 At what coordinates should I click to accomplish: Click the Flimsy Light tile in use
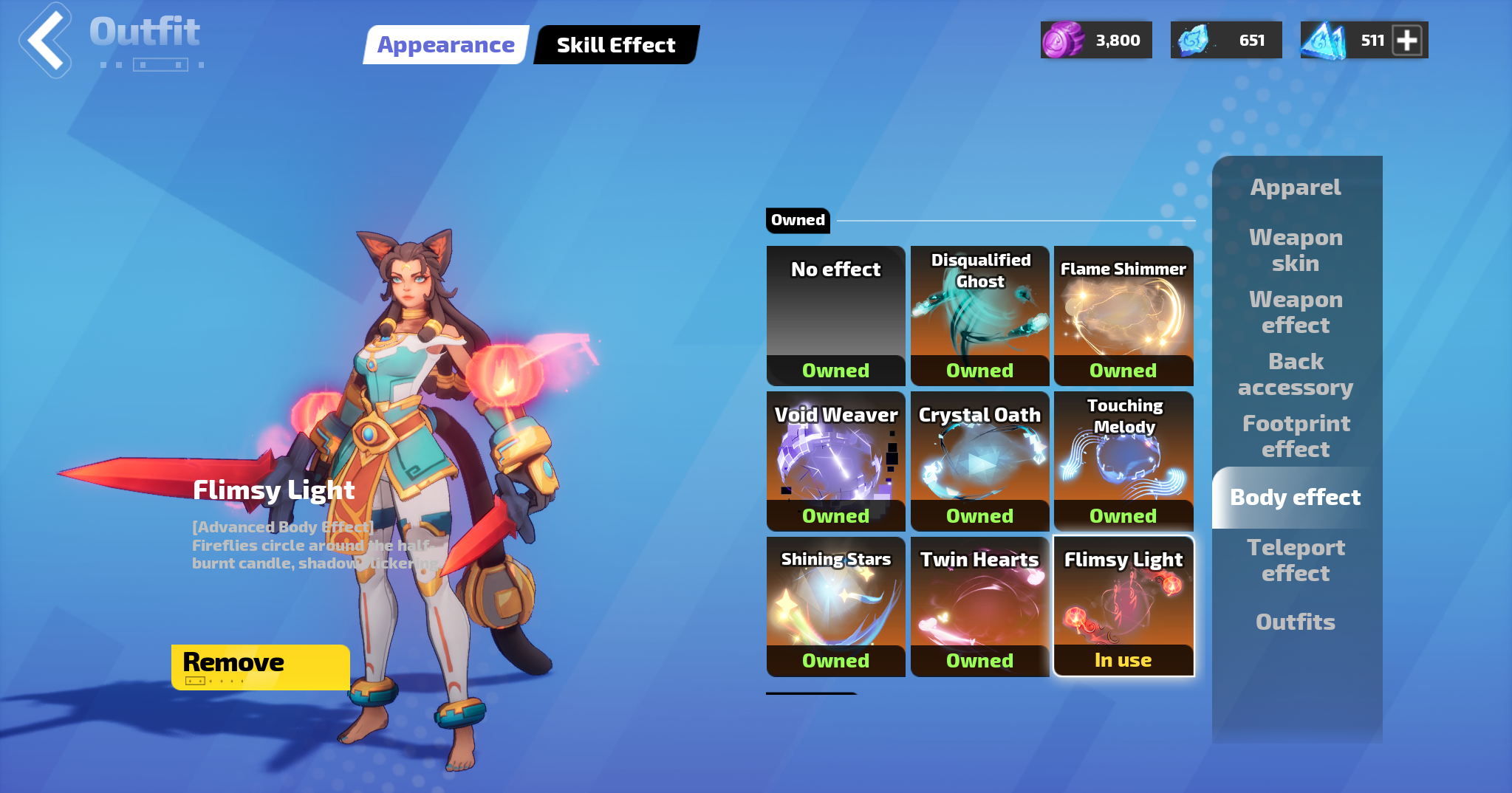[1123, 606]
